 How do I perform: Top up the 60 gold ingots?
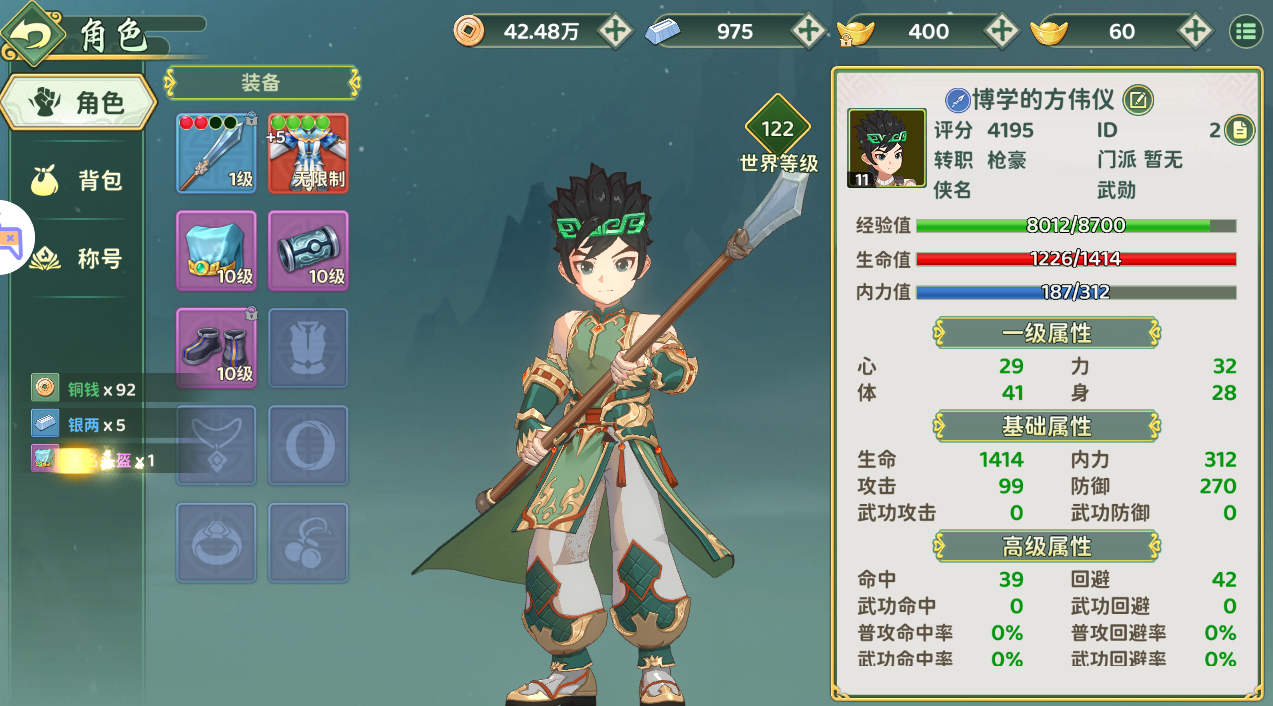tap(1194, 31)
